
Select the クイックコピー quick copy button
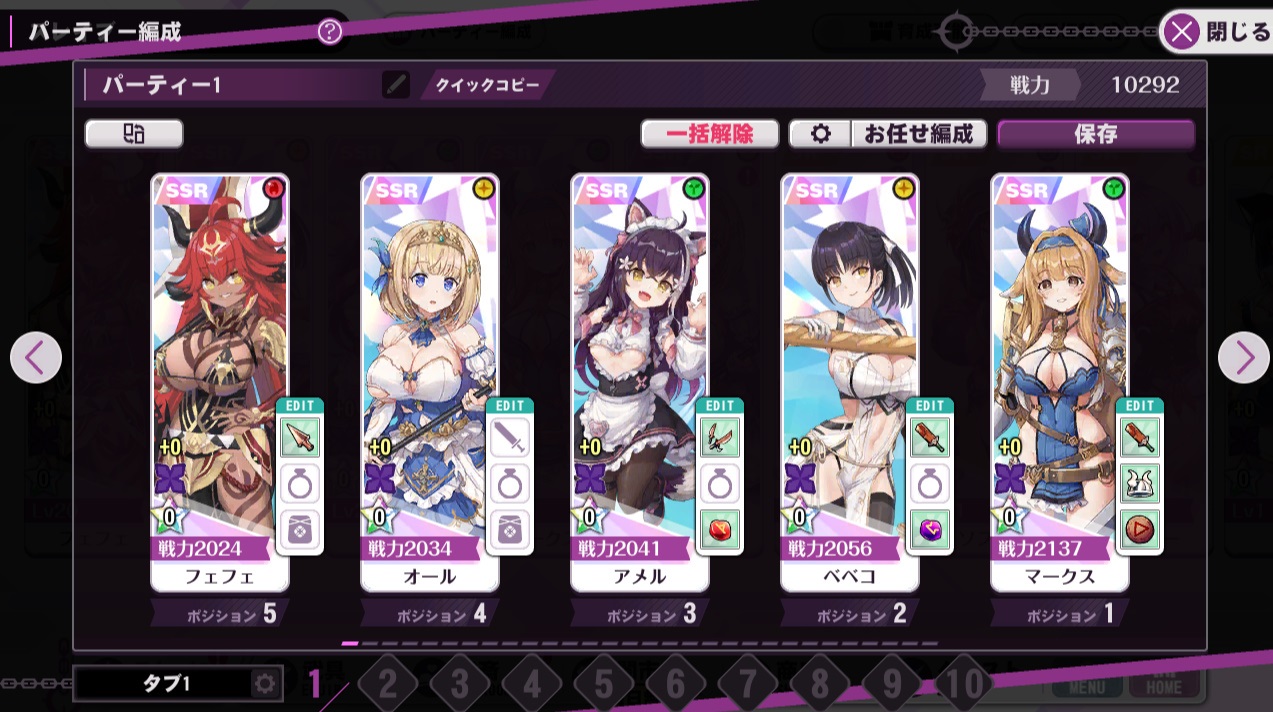coord(487,85)
